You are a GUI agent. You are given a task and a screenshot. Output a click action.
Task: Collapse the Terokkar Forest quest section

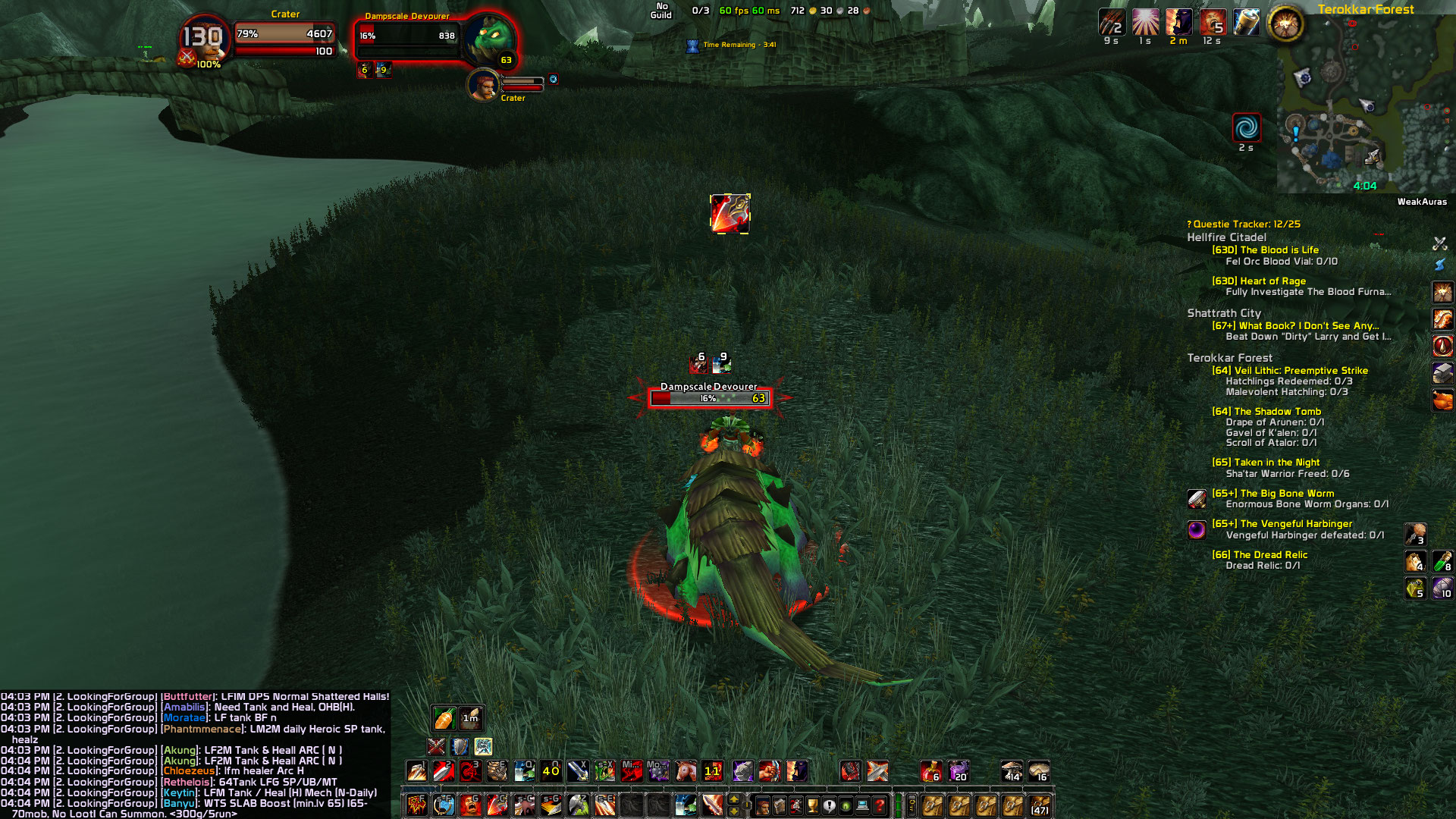1229,357
